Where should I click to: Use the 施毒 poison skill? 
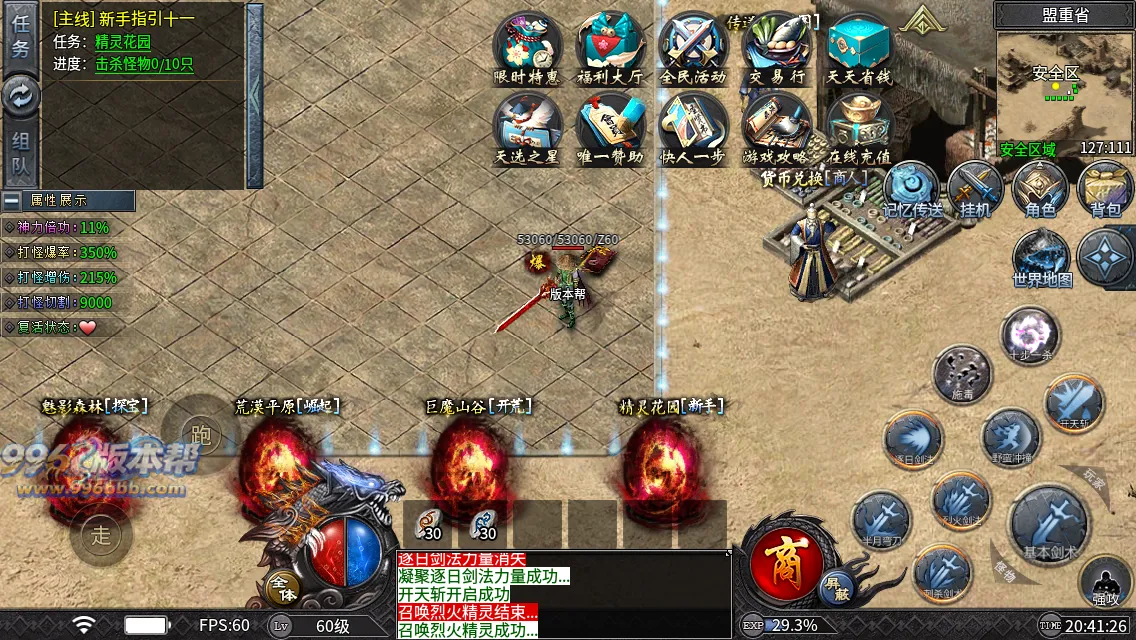point(962,374)
